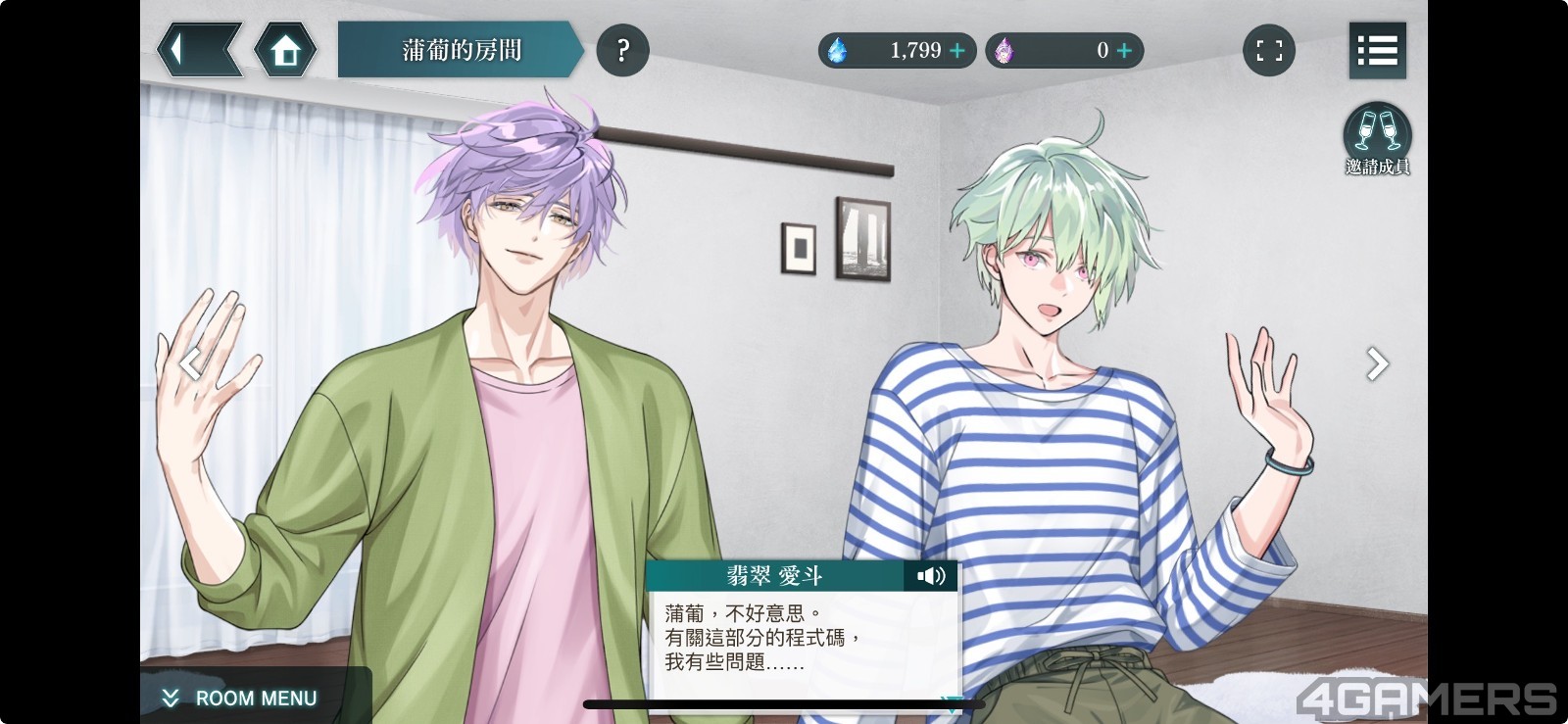Go back with the arrow button
This screenshot has height=724, width=1568.
tap(199, 50)
